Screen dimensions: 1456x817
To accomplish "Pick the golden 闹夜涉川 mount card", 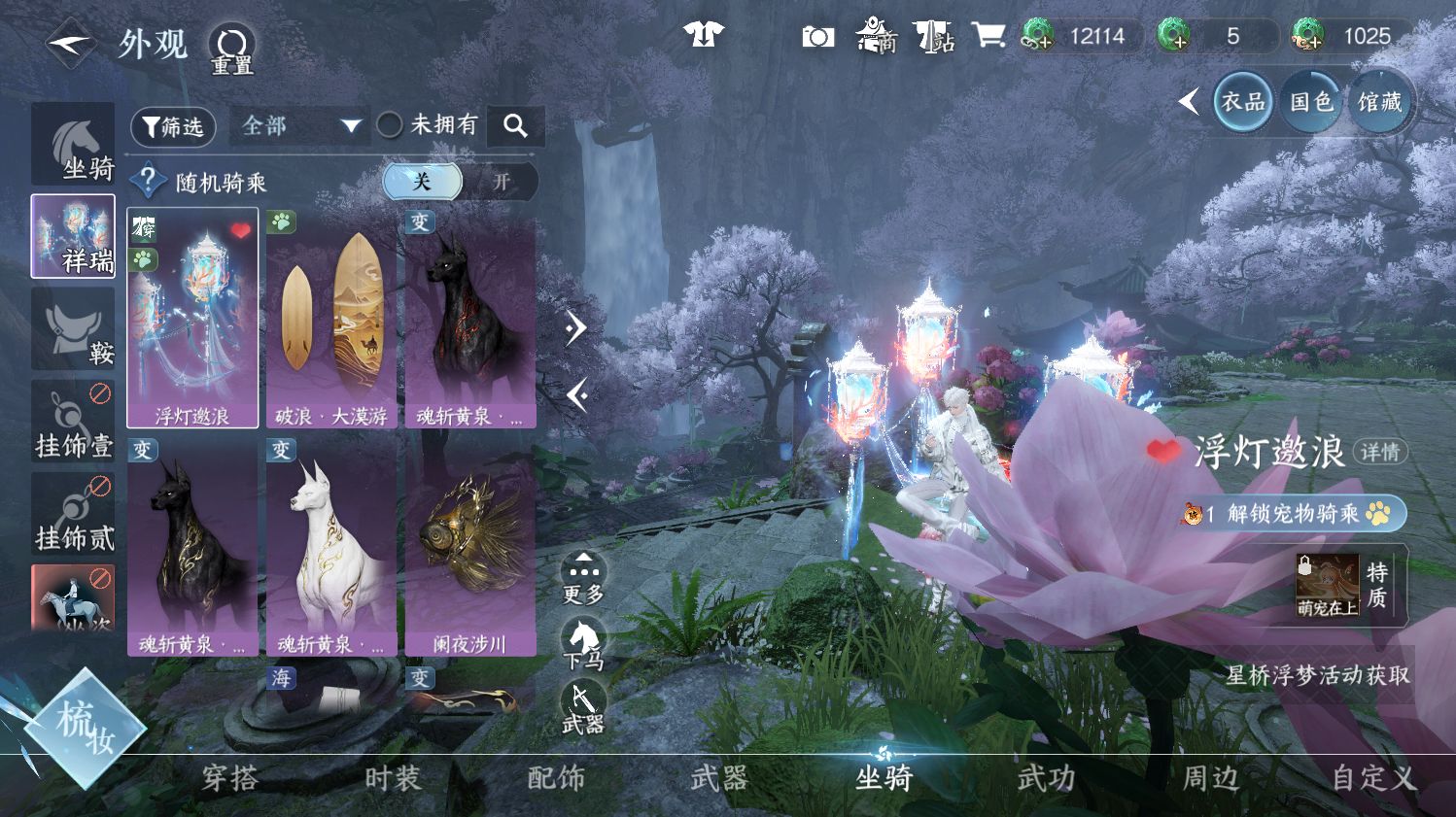I will 470,546.
